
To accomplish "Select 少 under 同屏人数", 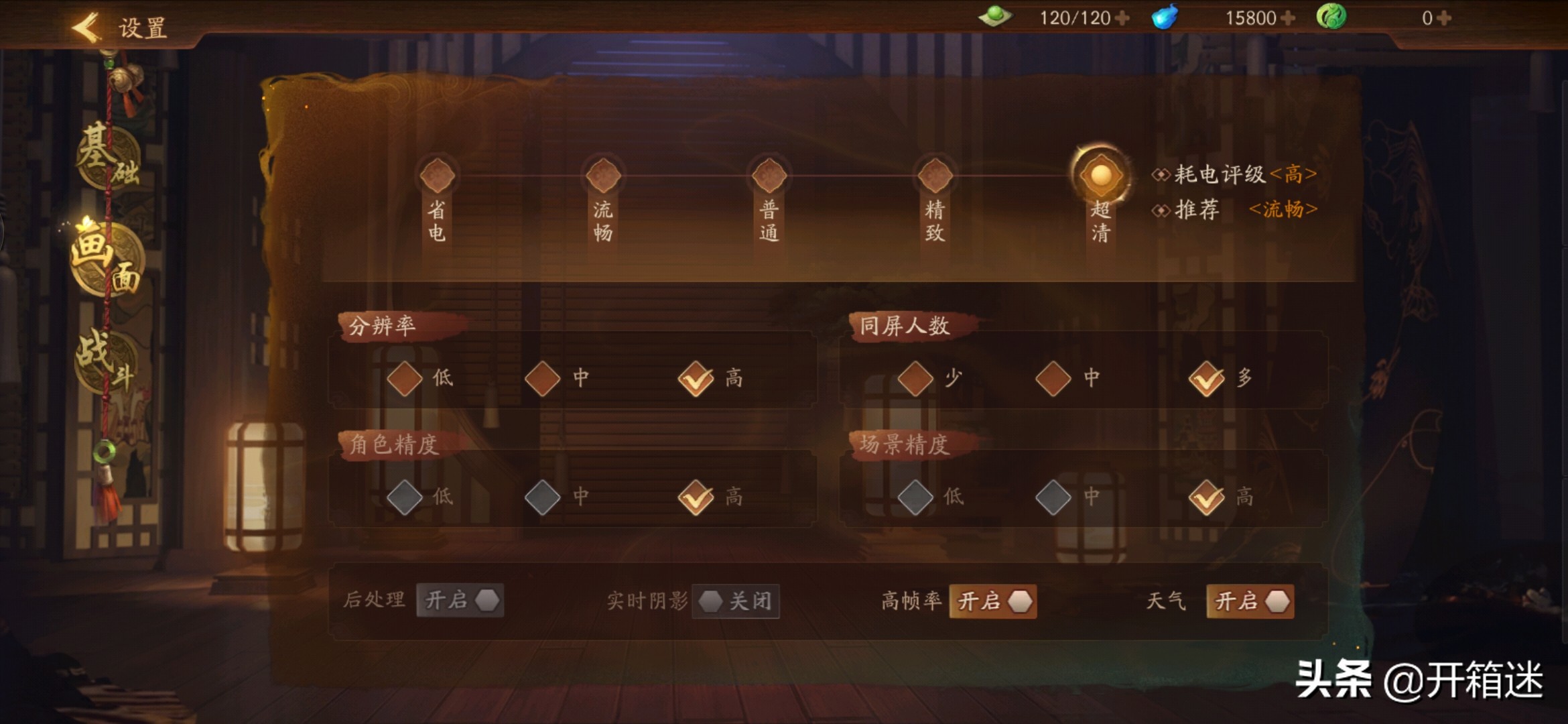I will (917, 377).
